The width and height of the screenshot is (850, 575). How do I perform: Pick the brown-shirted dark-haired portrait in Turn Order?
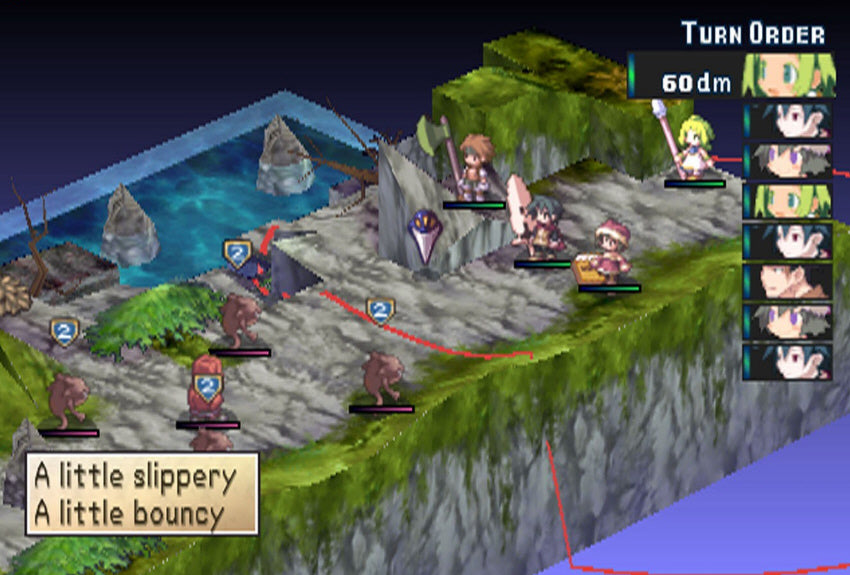pos(789,281)
